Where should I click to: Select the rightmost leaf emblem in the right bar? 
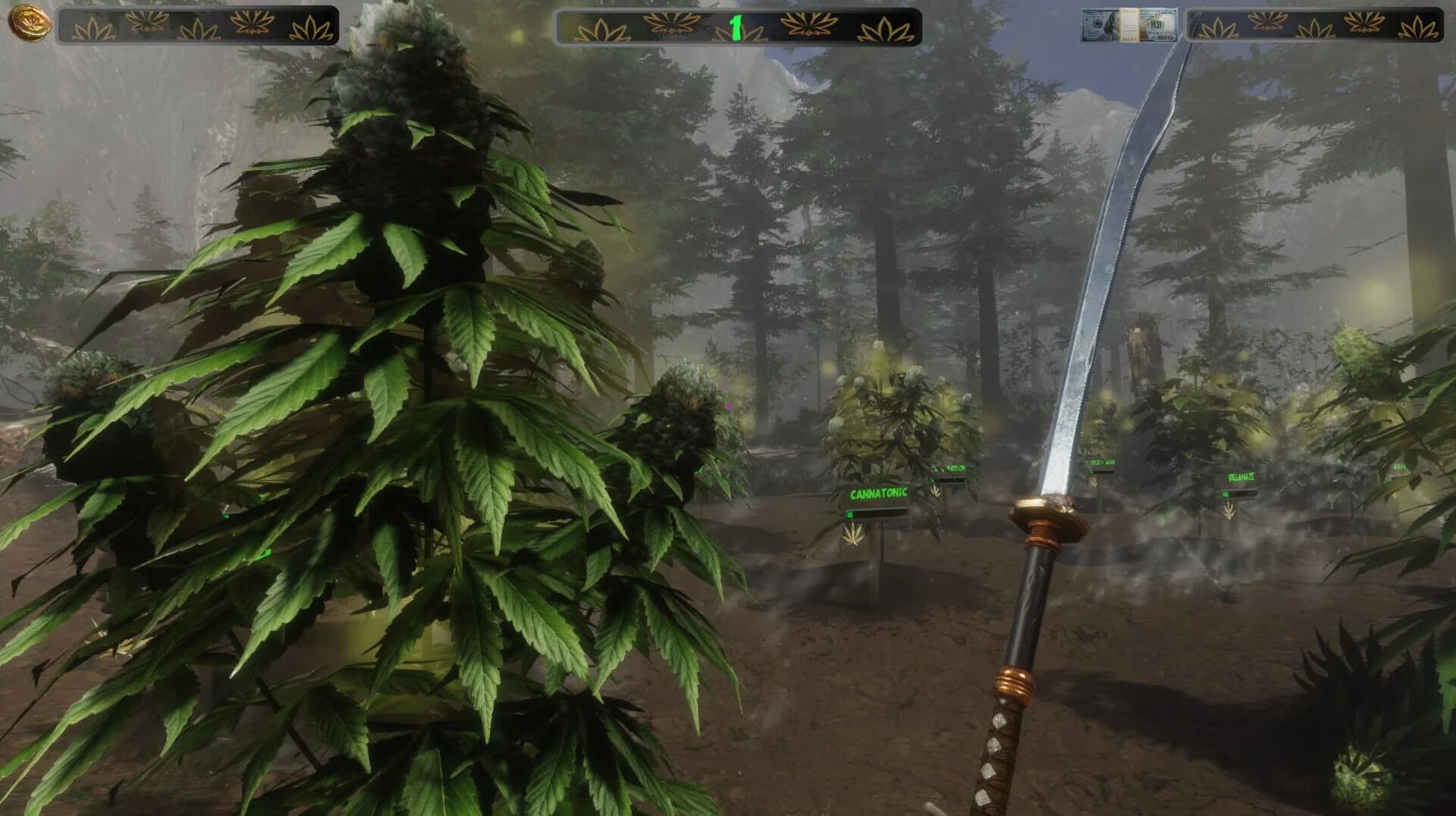[x=1422, y=26]
